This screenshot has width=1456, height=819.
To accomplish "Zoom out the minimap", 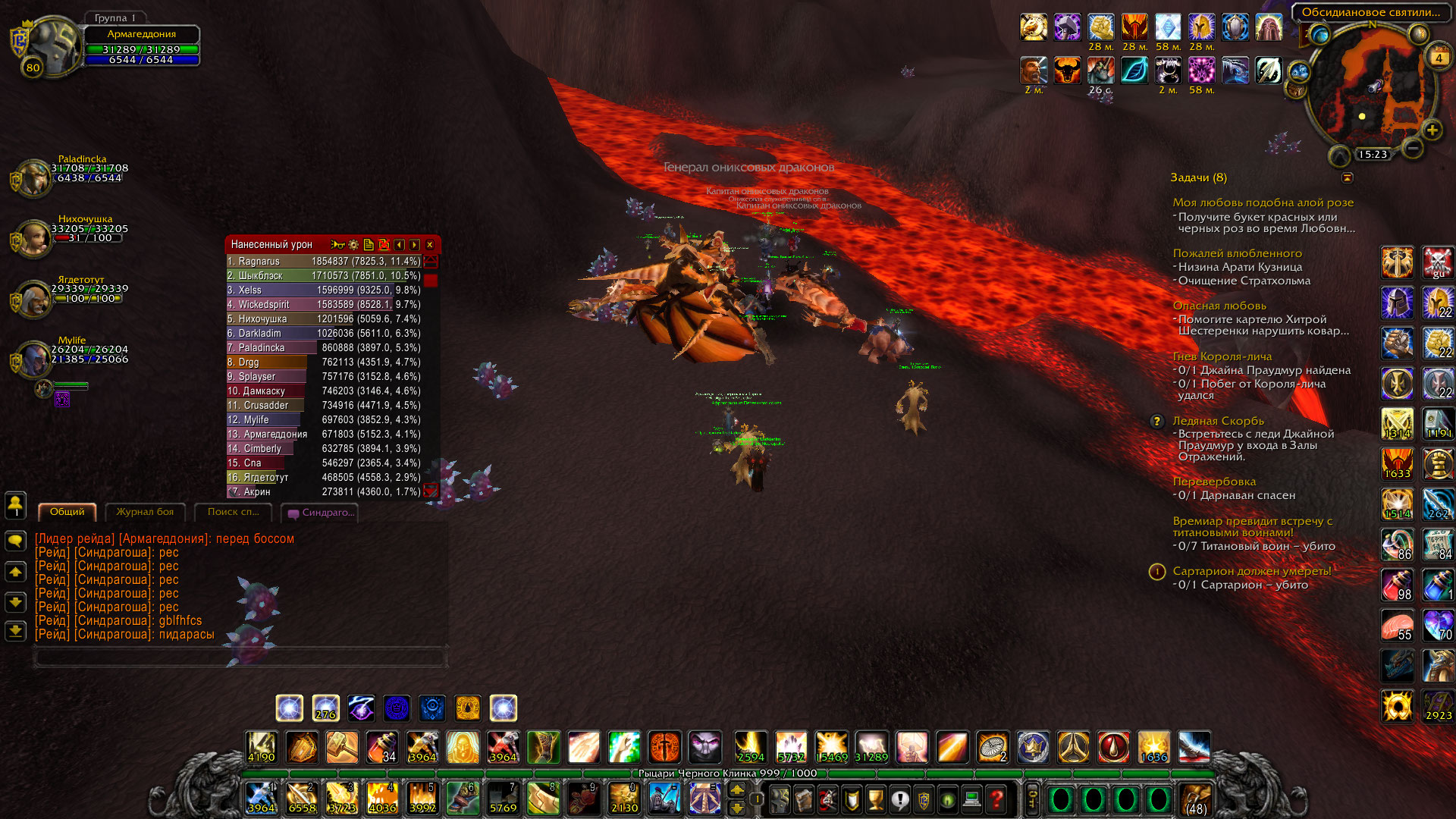I will (1412, 148).
